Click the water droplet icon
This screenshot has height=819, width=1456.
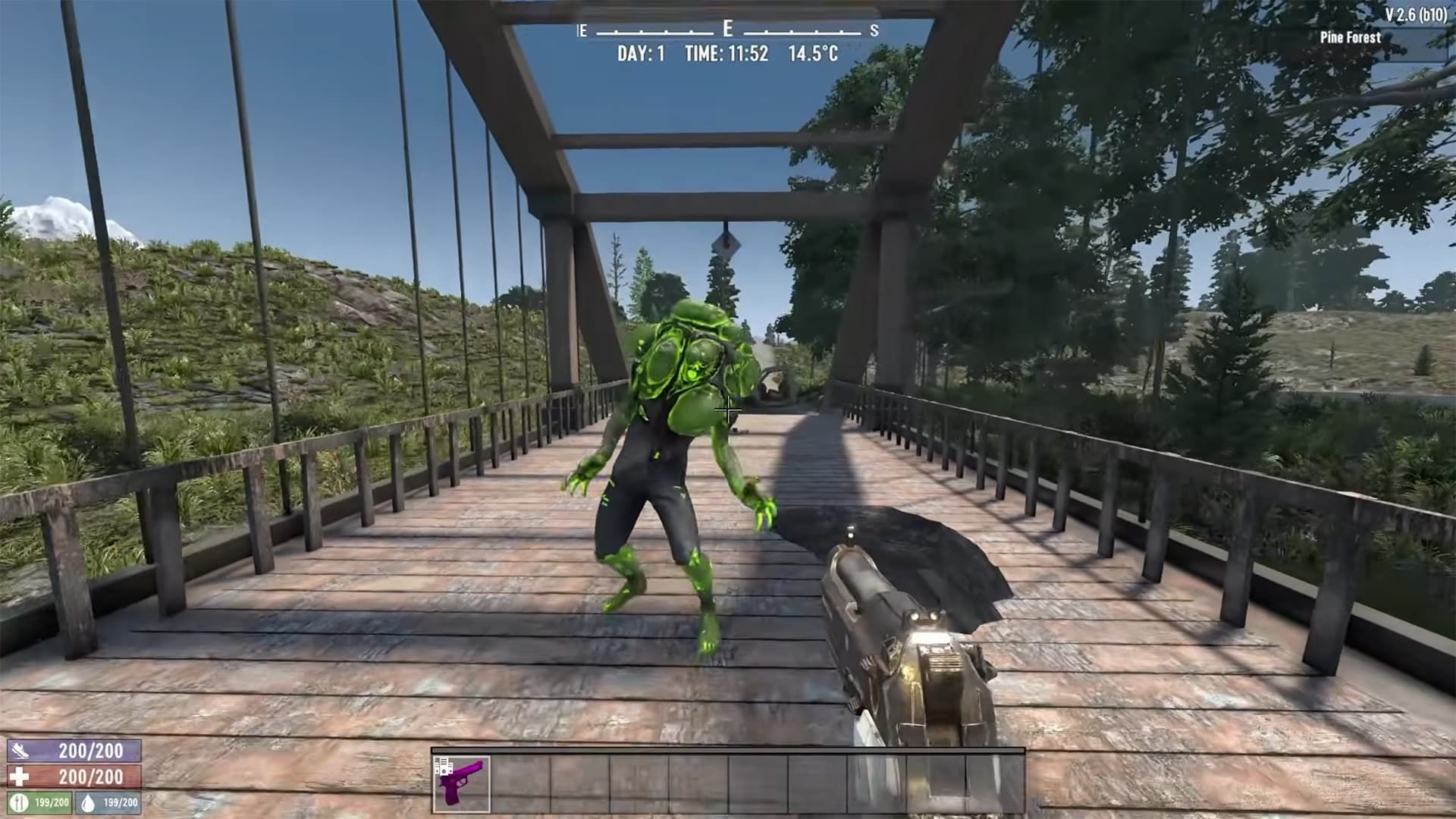pos(88,802)
